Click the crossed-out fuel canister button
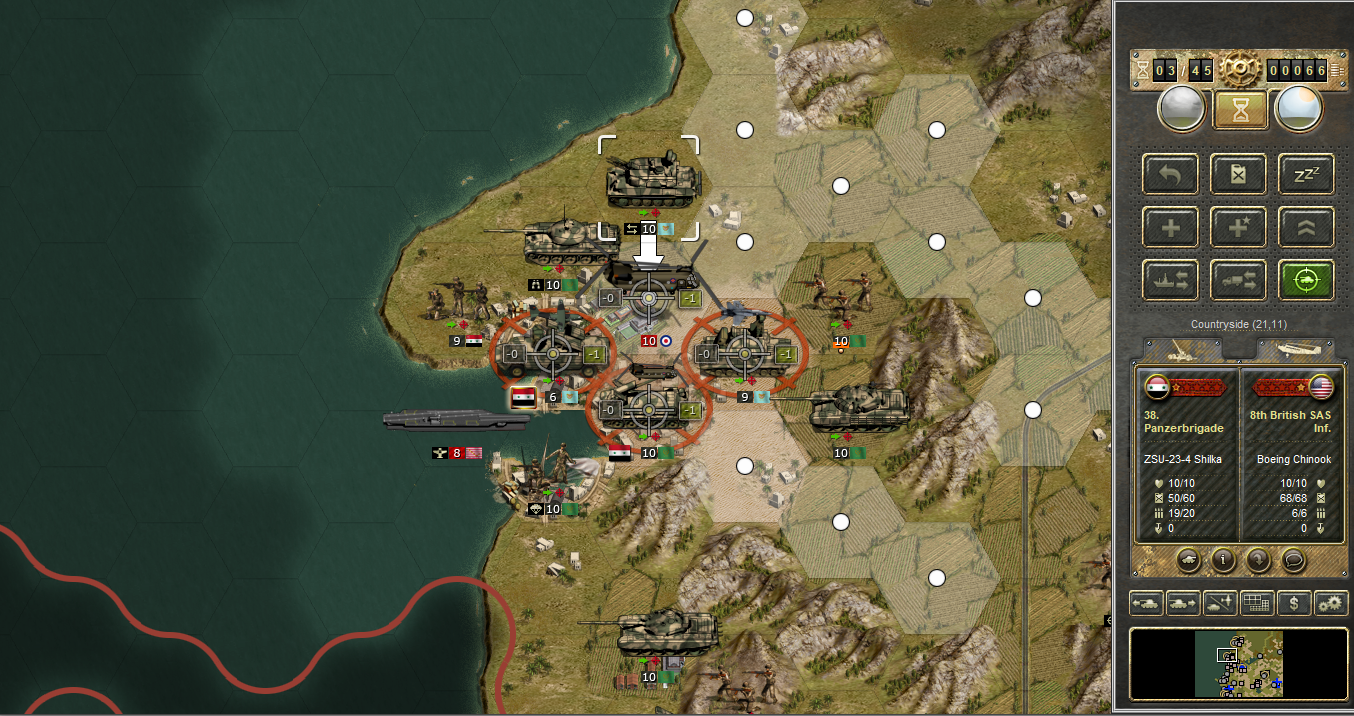1354x716 pixels. point(1238,174)
